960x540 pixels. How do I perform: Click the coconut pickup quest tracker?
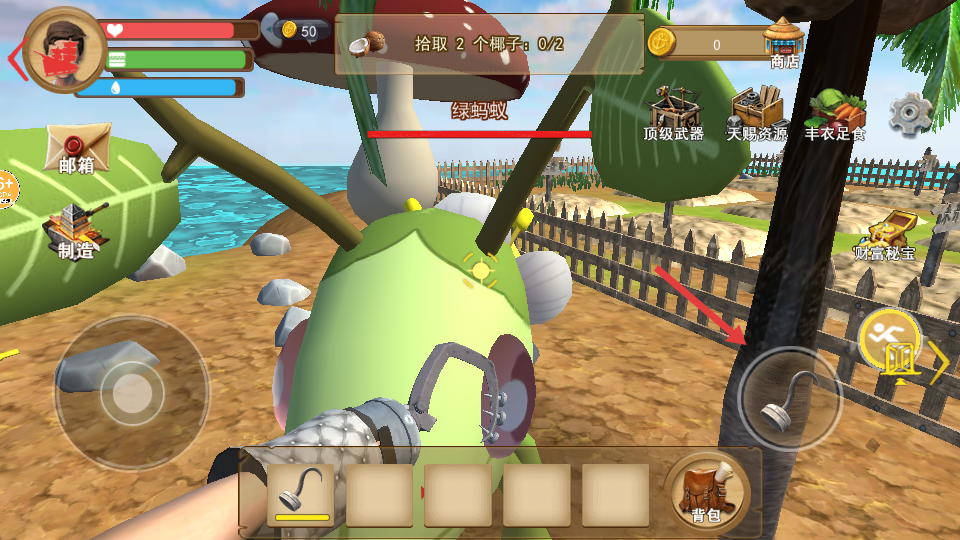[488, 44]
